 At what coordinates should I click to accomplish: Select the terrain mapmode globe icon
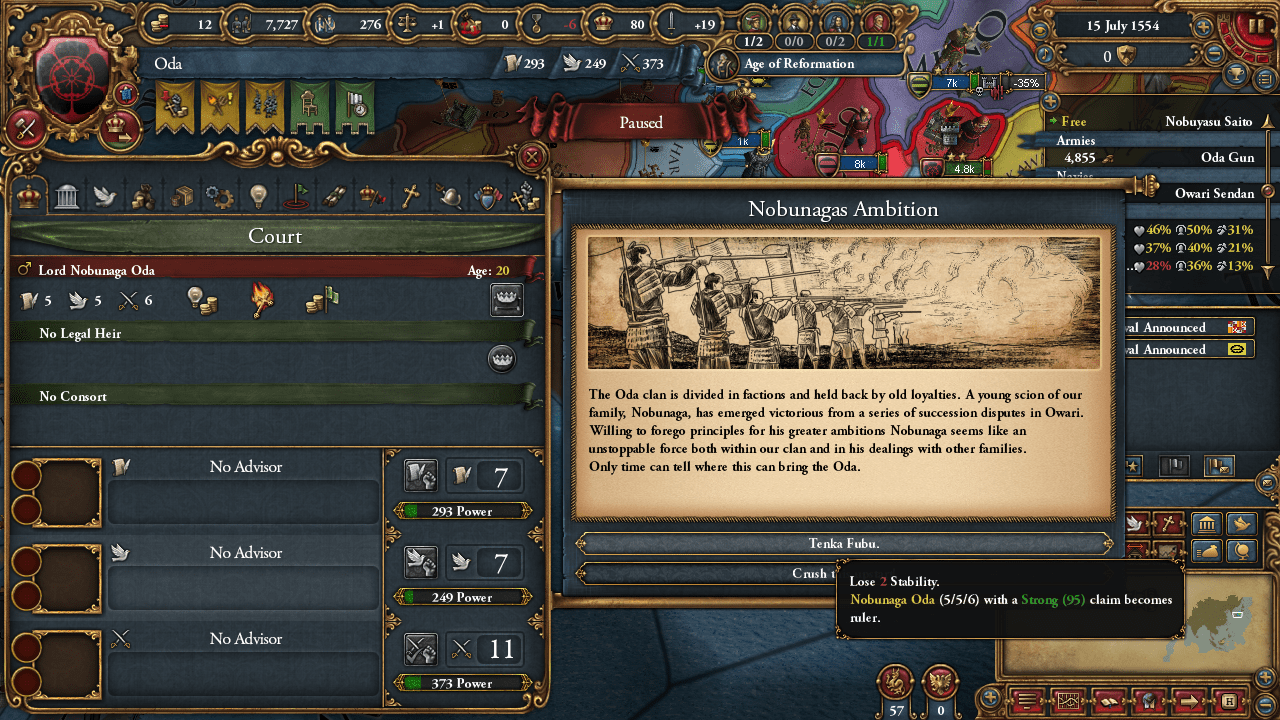(1241, 550)
